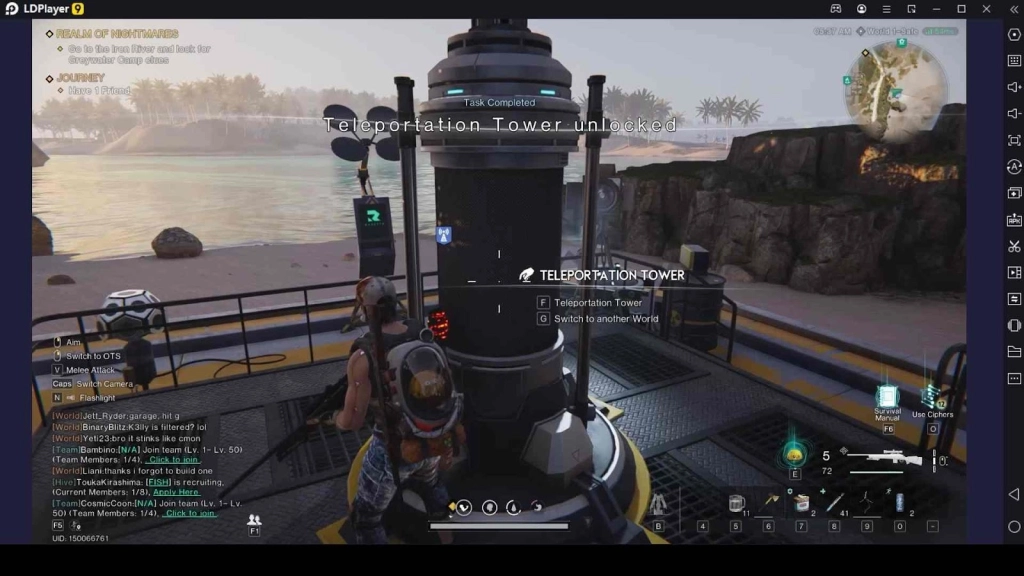Choose the Teleportation Tower interaction option

[x=598, y=303]
